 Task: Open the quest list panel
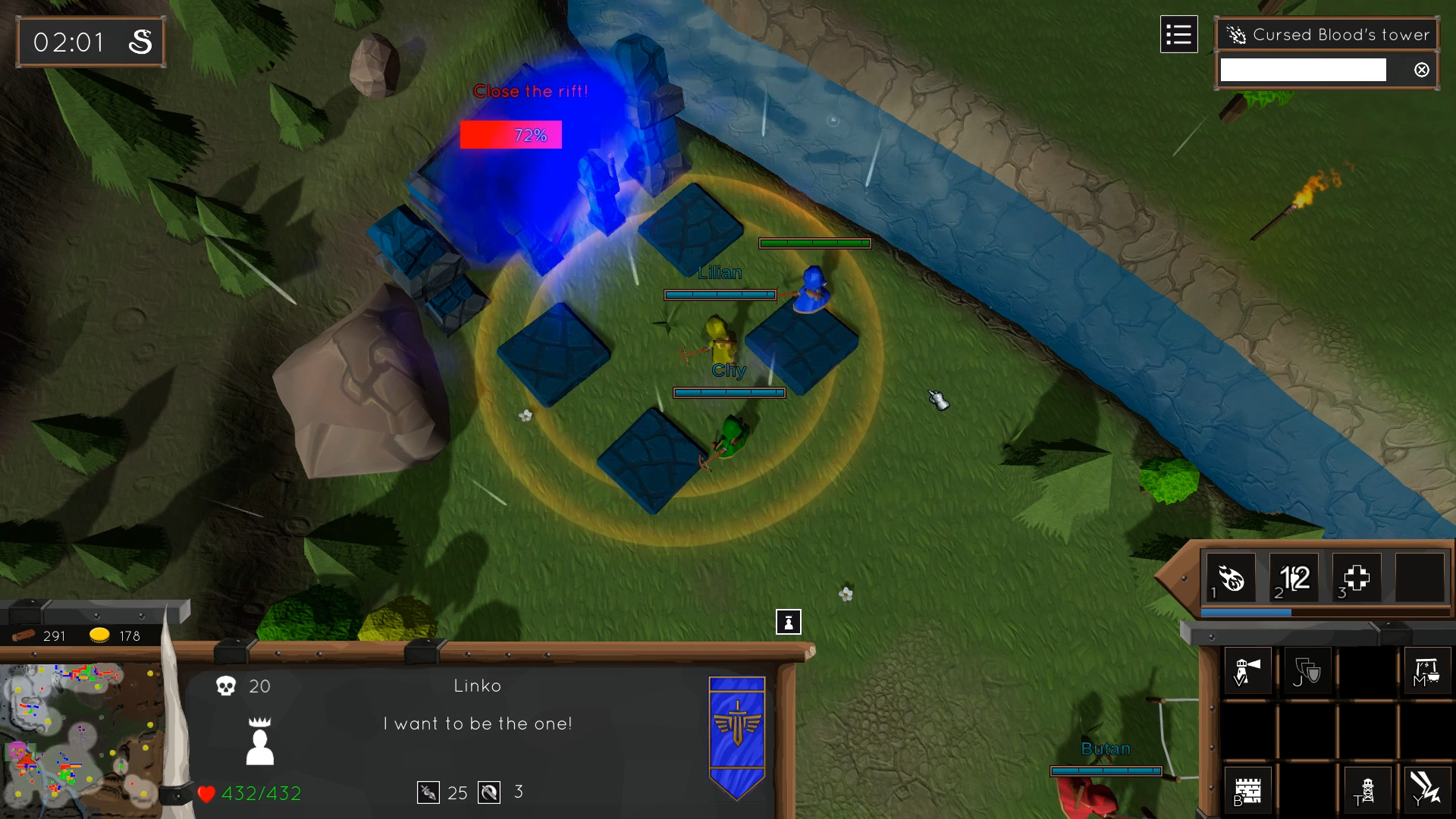(x=1178, y=34)
